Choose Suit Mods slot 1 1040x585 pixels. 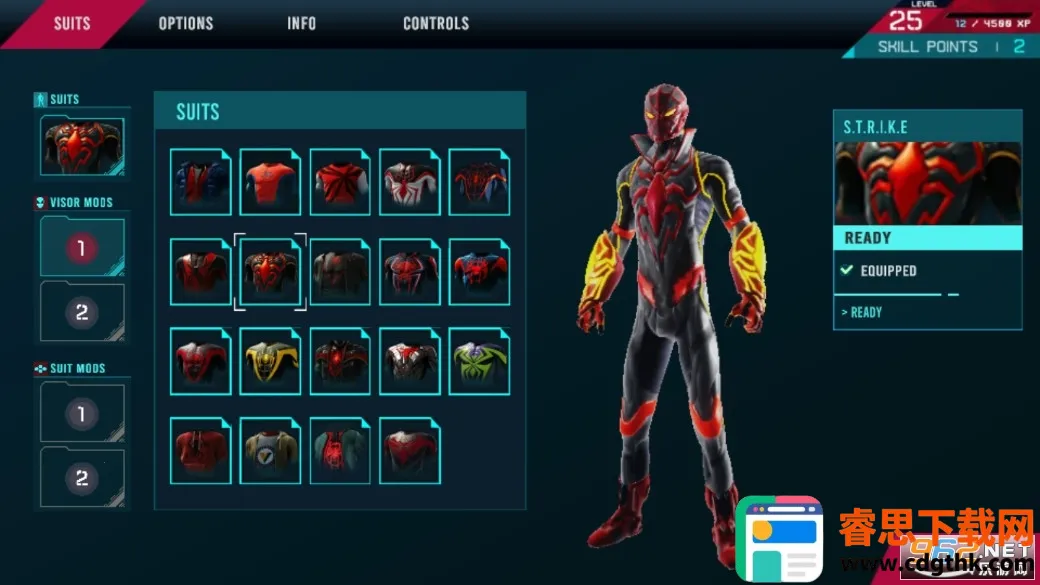coord(83,412)
